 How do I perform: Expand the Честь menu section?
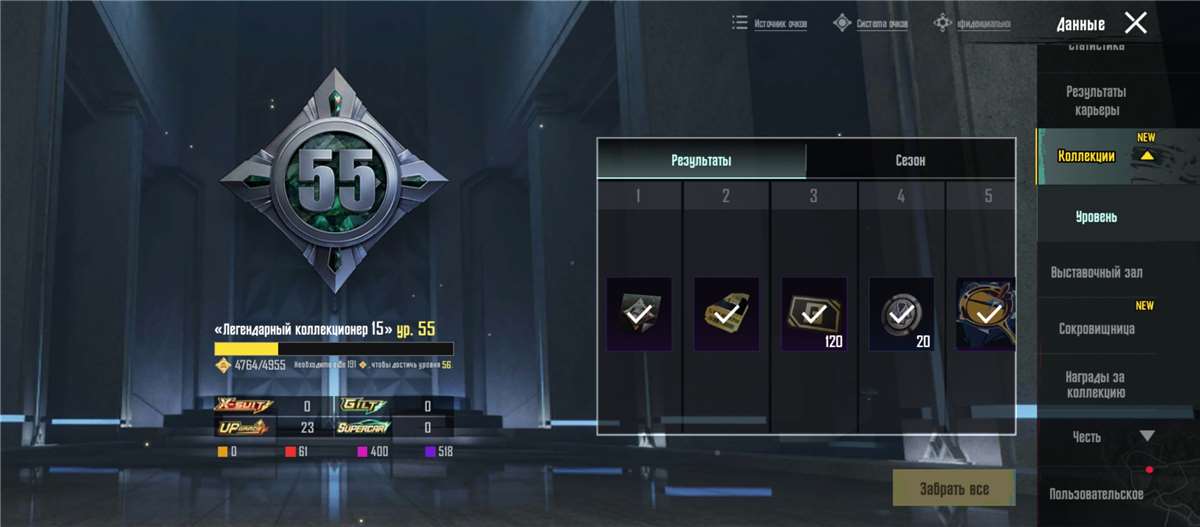click(x=1147, y=436)
